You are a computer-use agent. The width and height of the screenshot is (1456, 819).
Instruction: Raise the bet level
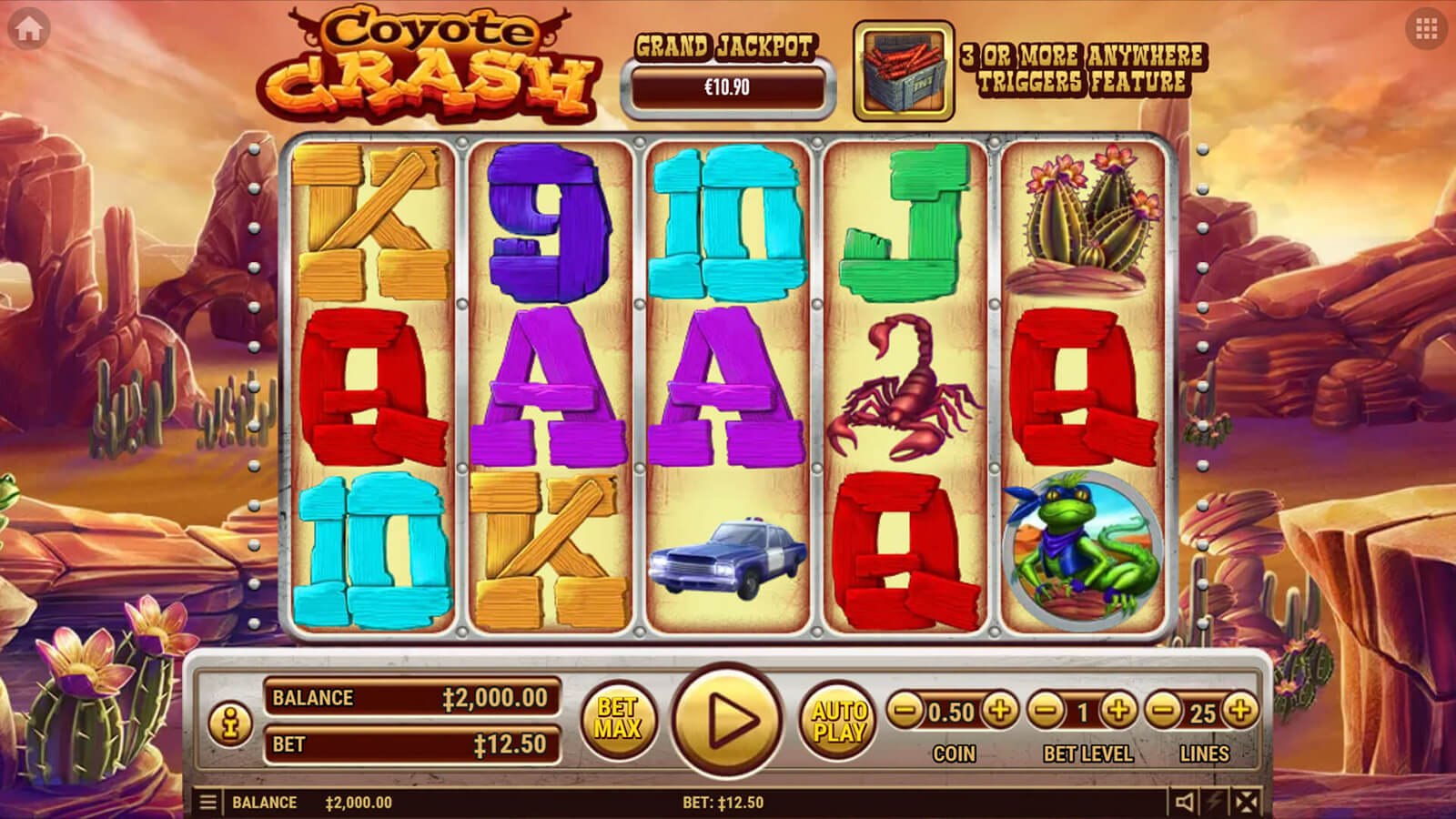tap(1118, 711)
